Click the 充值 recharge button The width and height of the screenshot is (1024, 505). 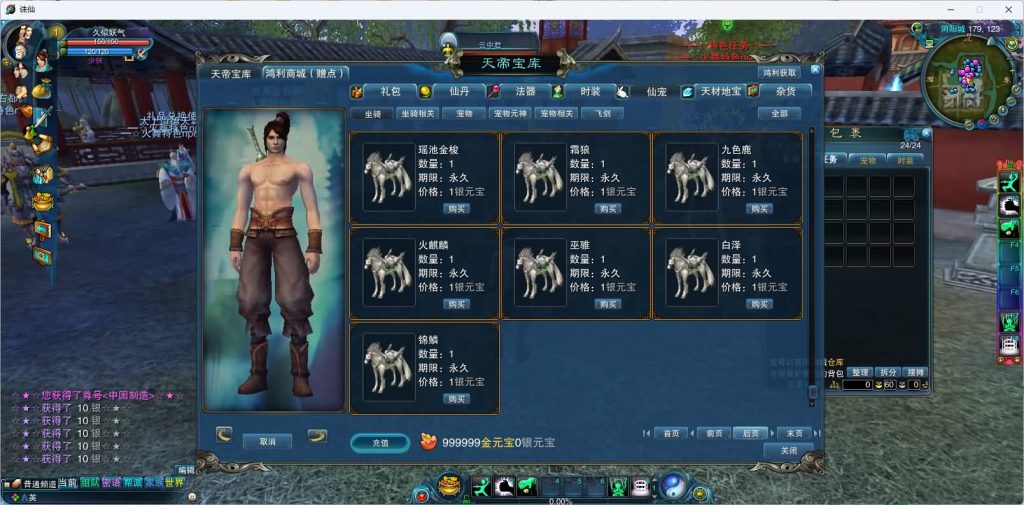click(380, 442)
